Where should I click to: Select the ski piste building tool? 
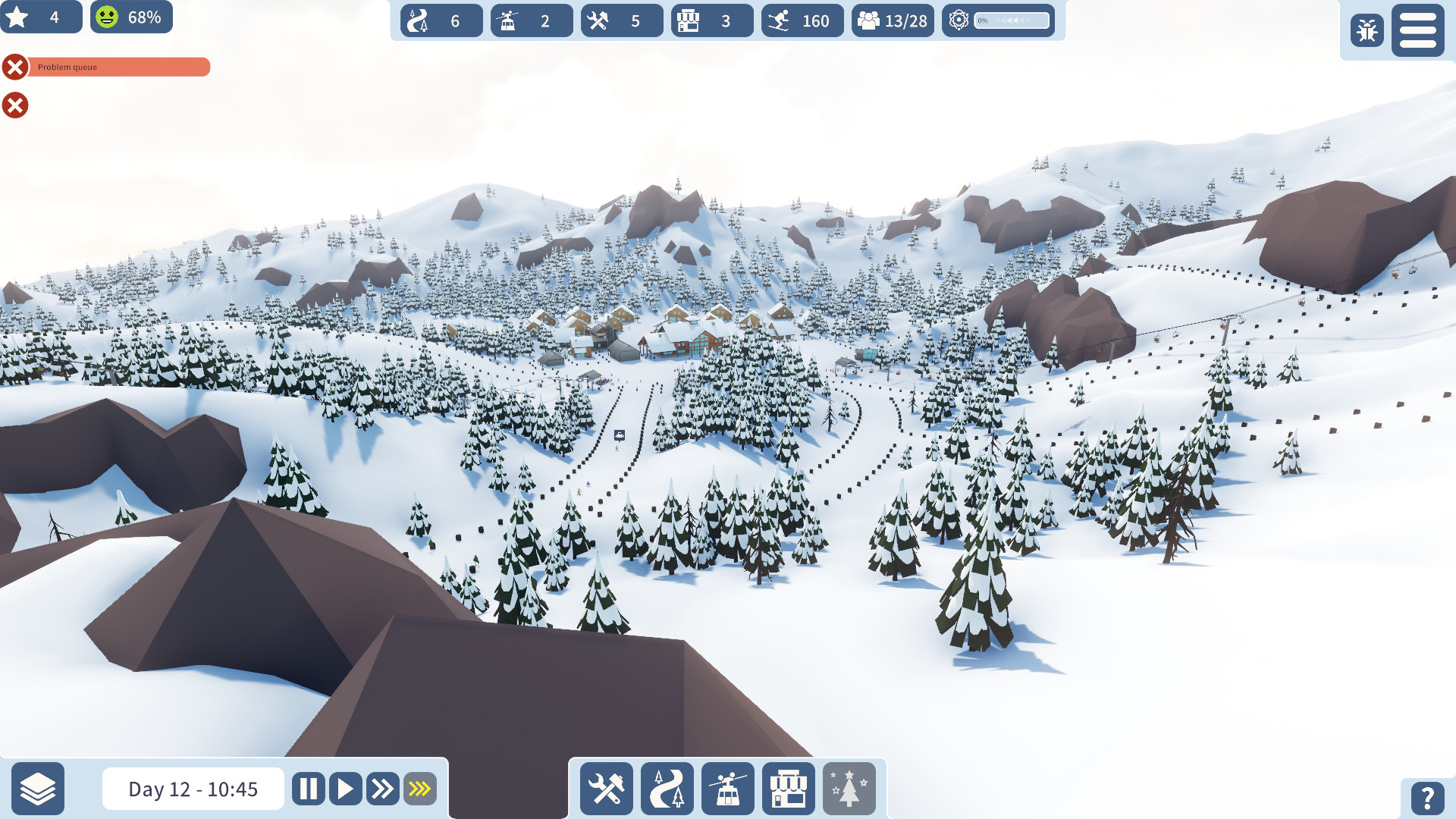pos(667,789)
